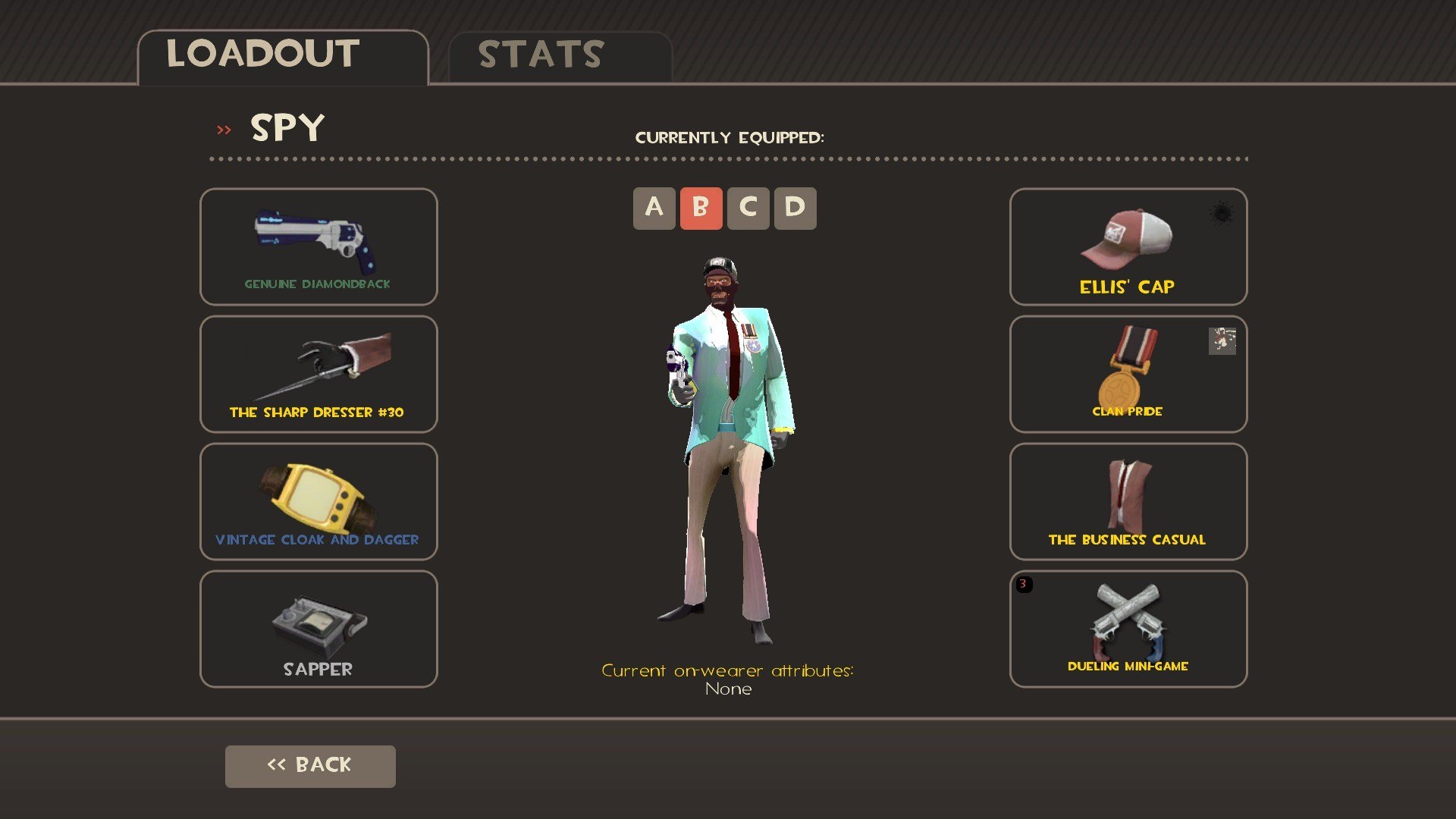Select the Genuine Diamondback slot
The width and height of the screenshot is (1456, 819).
coord(318,246)
